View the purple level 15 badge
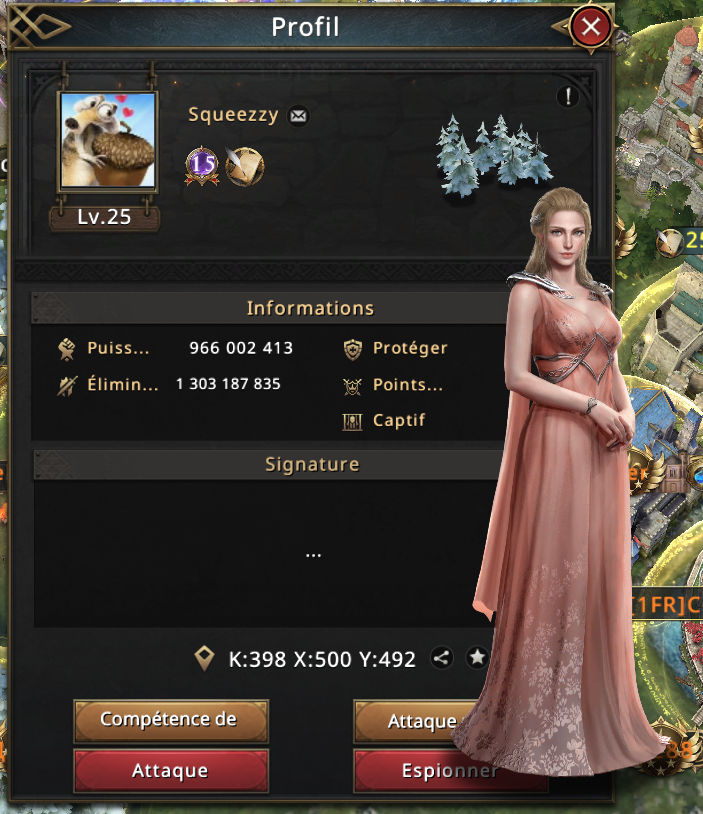703x814 pixels. [202, 166]
